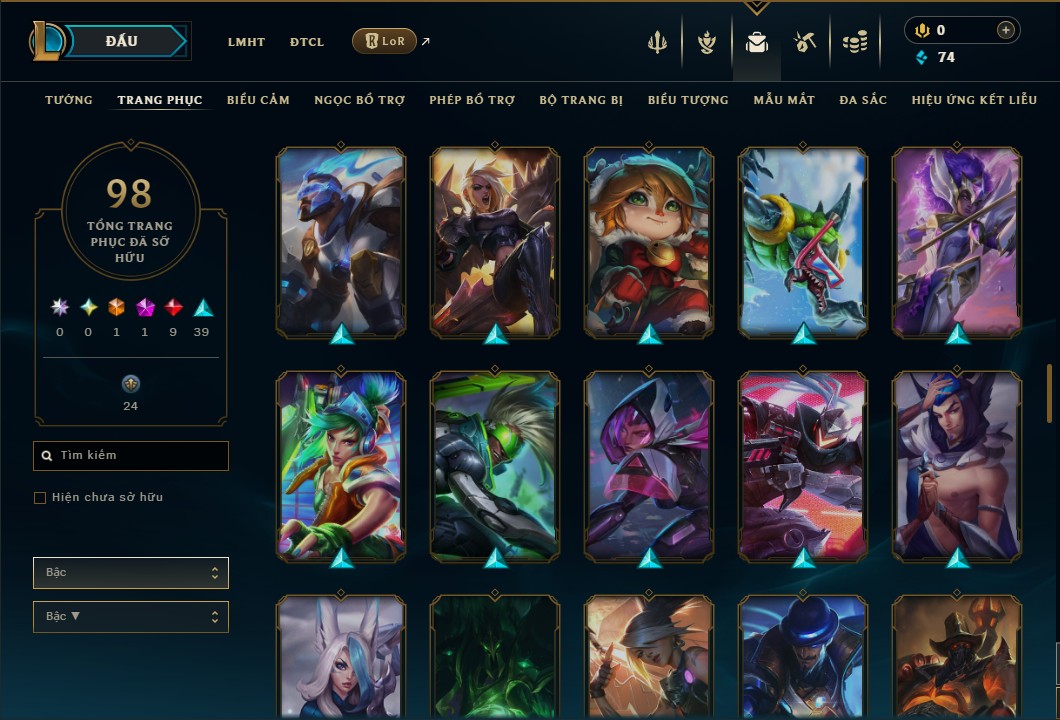The width and height of the screenshot is (1060, 720).
Task: Open the LMHT section
Action: point(246,42)
